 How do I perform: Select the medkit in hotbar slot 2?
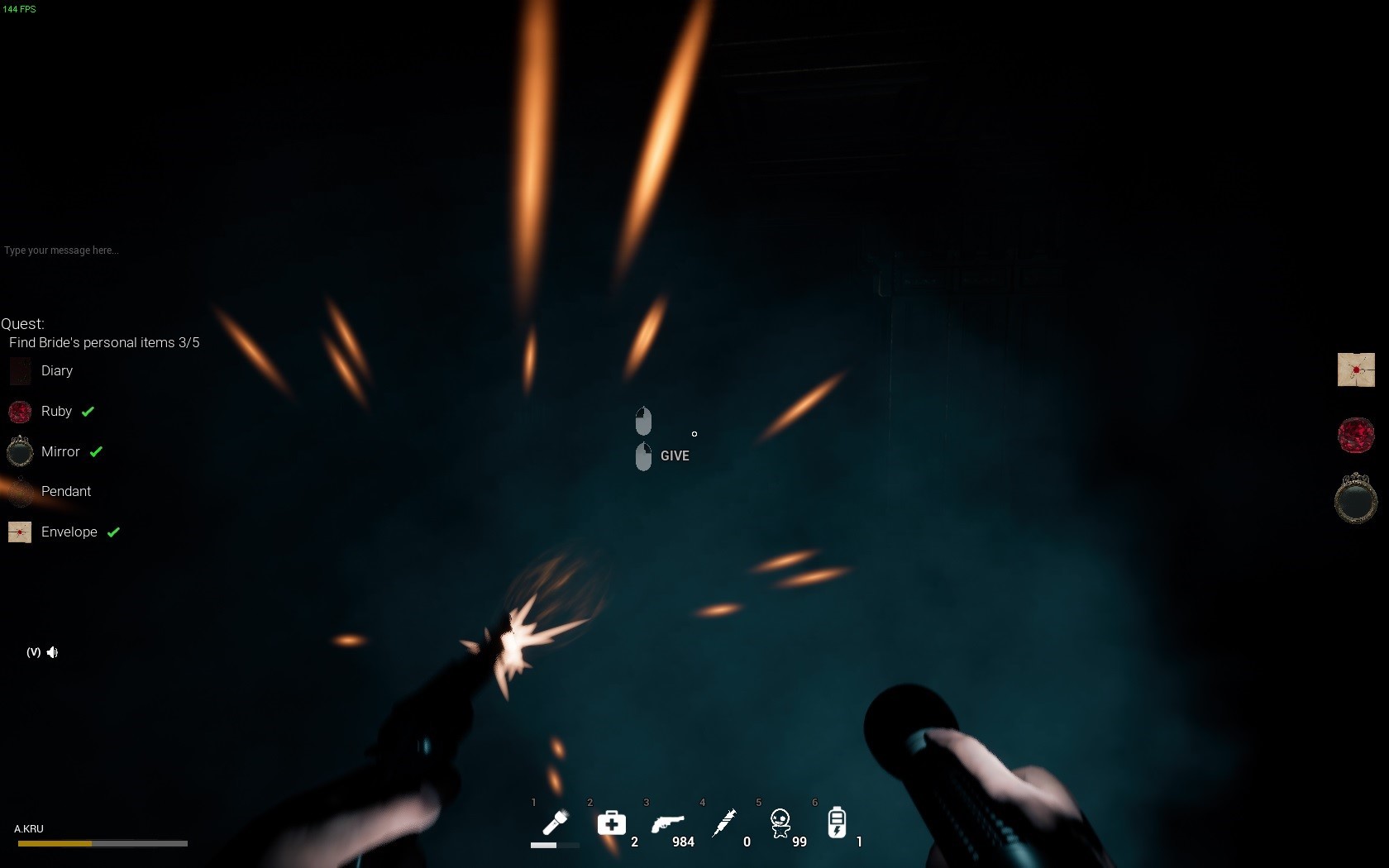coord(611,823)
